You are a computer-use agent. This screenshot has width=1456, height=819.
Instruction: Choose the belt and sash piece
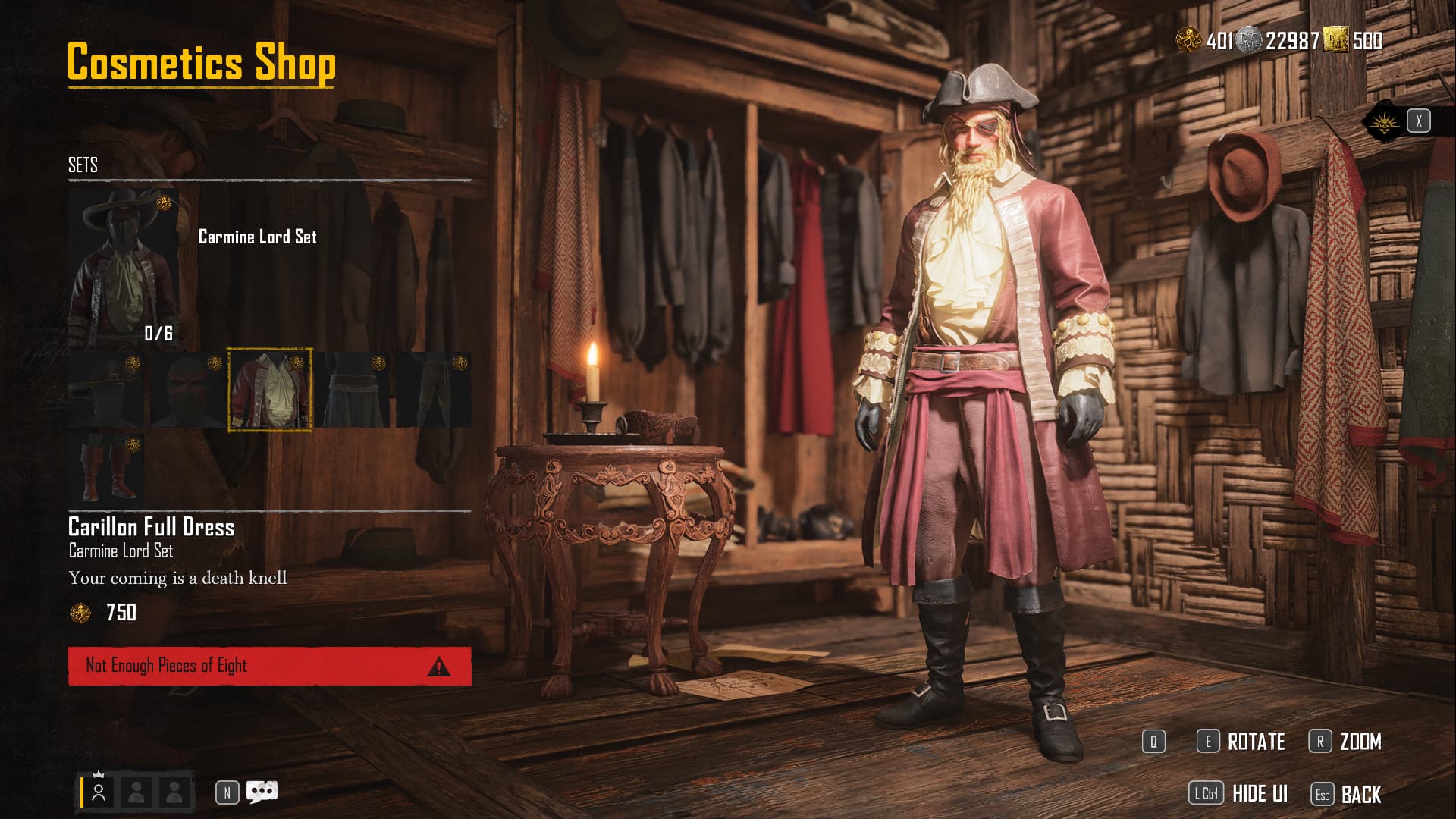[352, 390]
